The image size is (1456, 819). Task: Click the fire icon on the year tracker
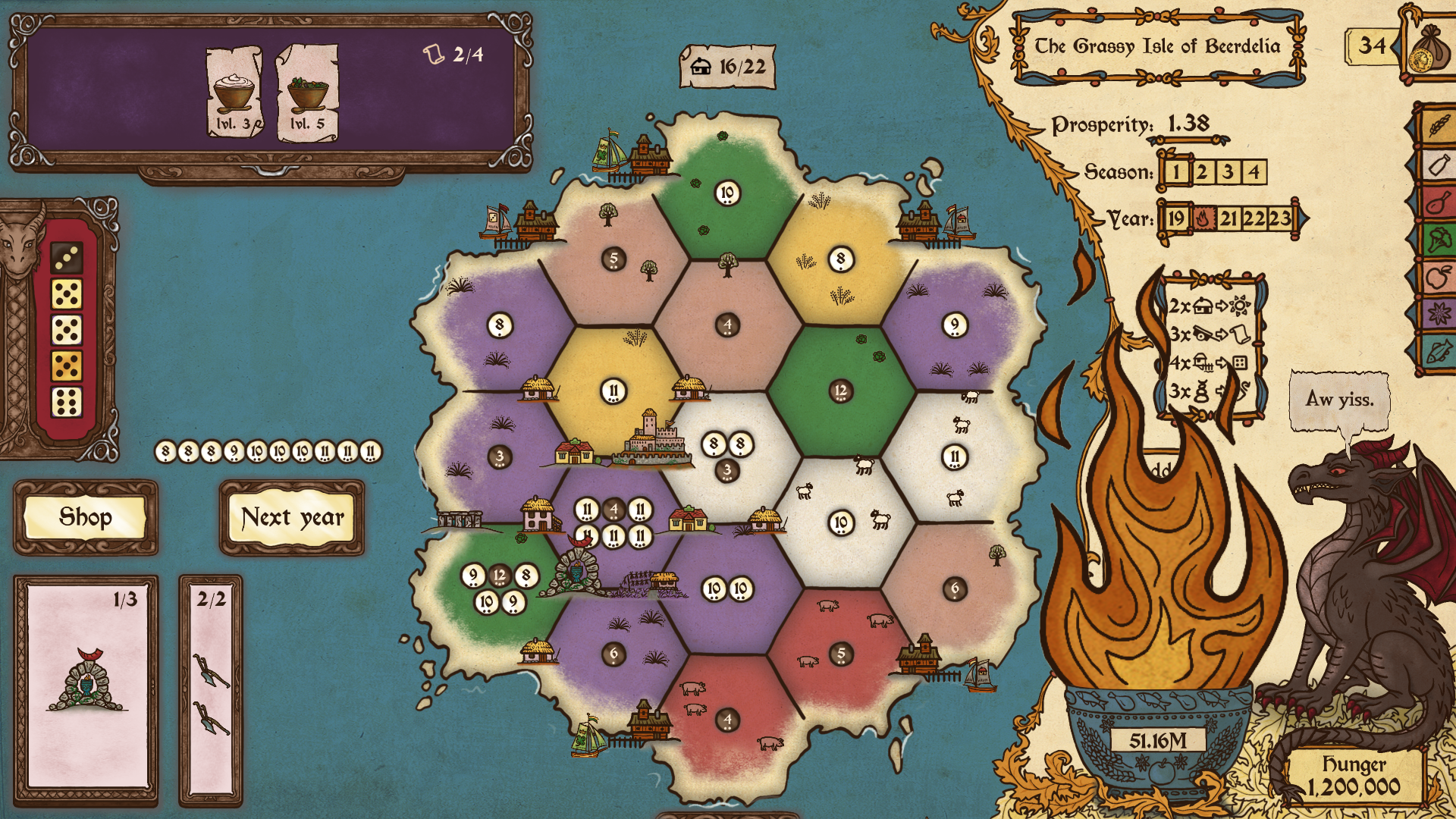click(1202, 219)
